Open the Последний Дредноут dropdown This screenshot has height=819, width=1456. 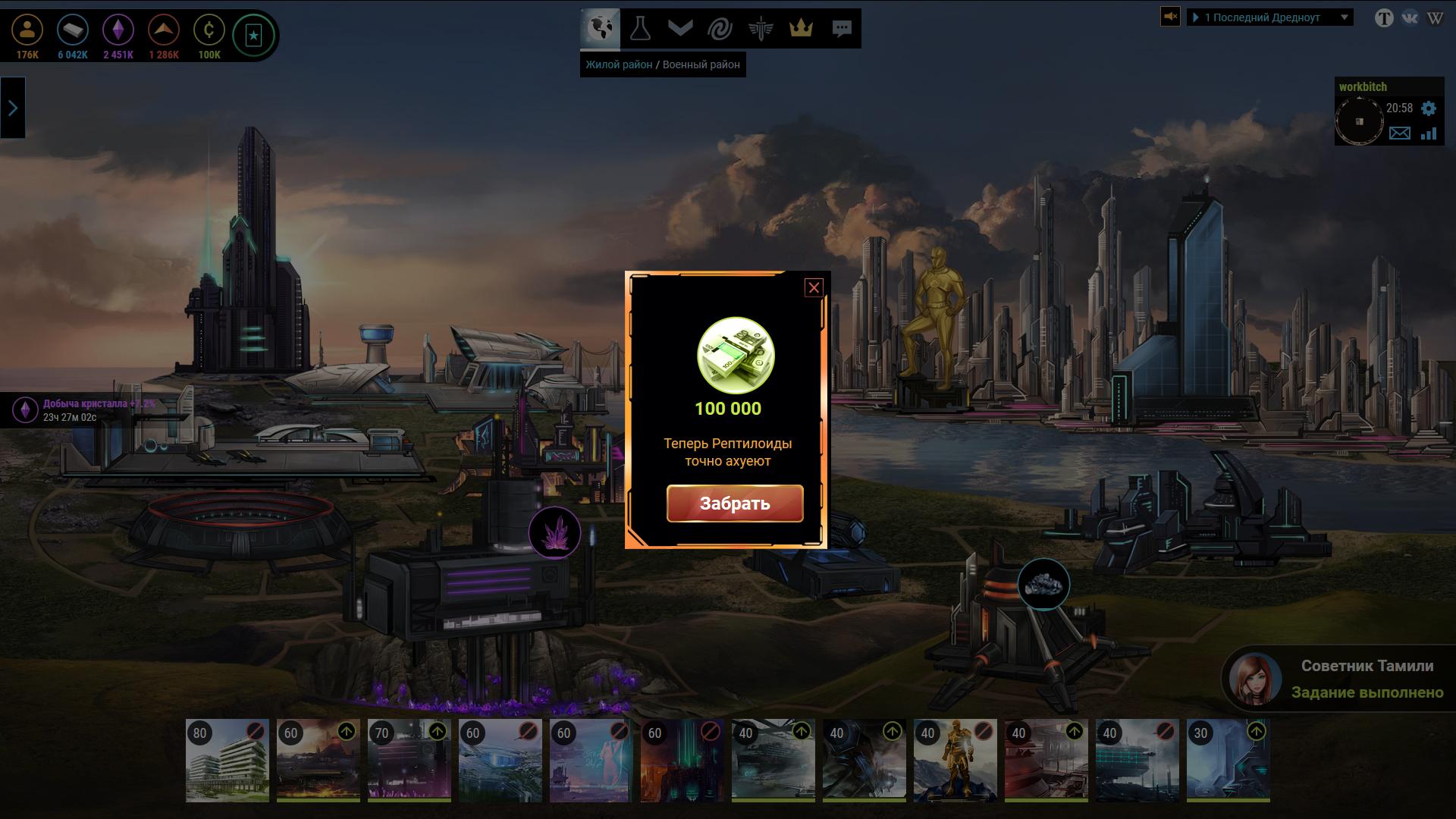pos(1269,17)
